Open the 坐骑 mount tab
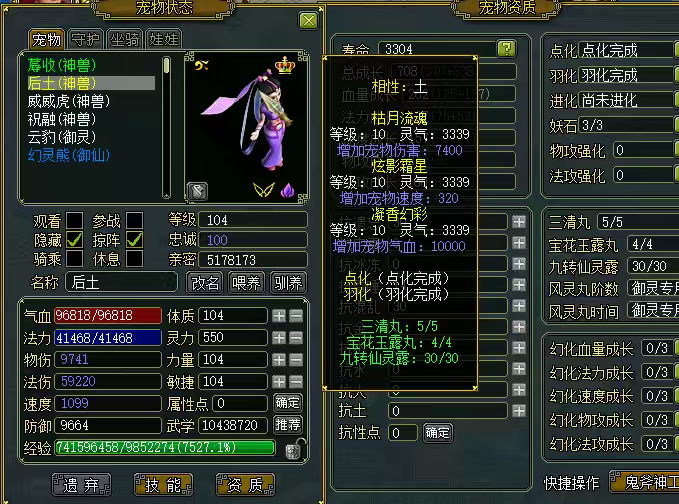679x504 pixels. coord(124,40)
